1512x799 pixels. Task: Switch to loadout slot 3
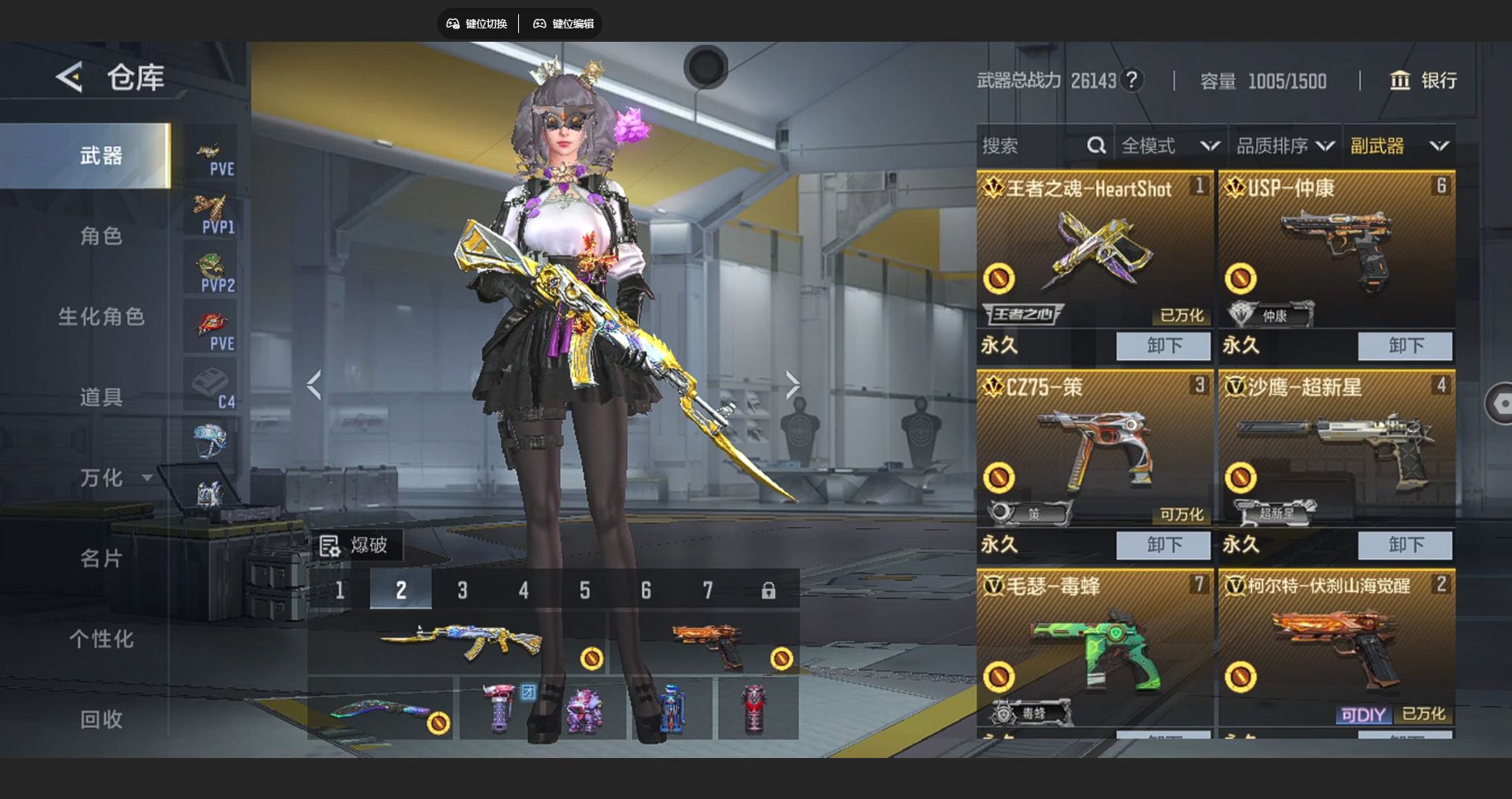point(462,590)
